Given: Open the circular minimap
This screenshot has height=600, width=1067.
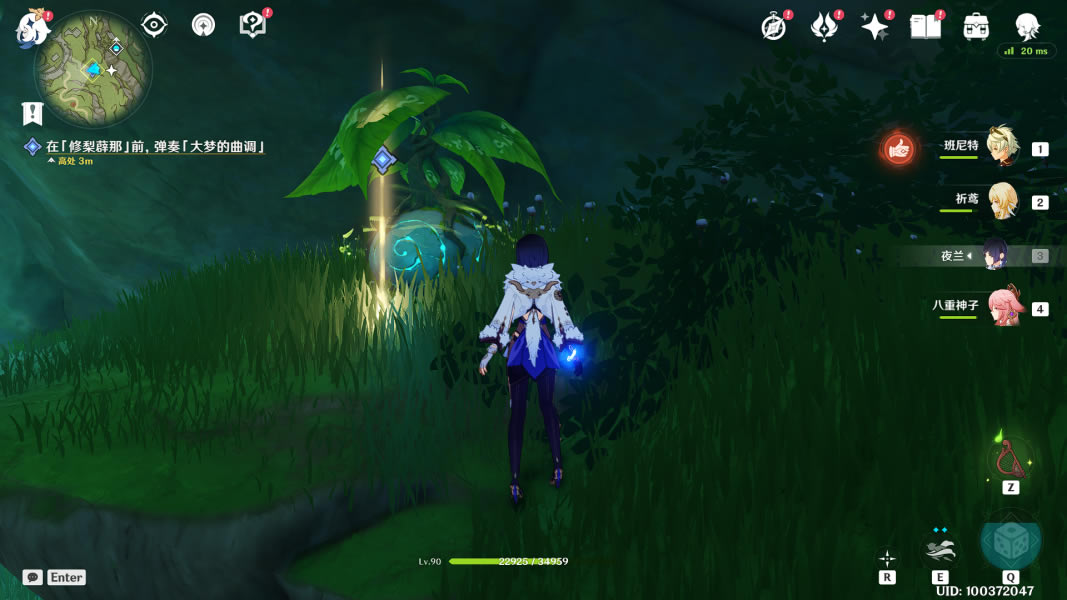Looking at the screenshot, I should [x=93, y=69].
